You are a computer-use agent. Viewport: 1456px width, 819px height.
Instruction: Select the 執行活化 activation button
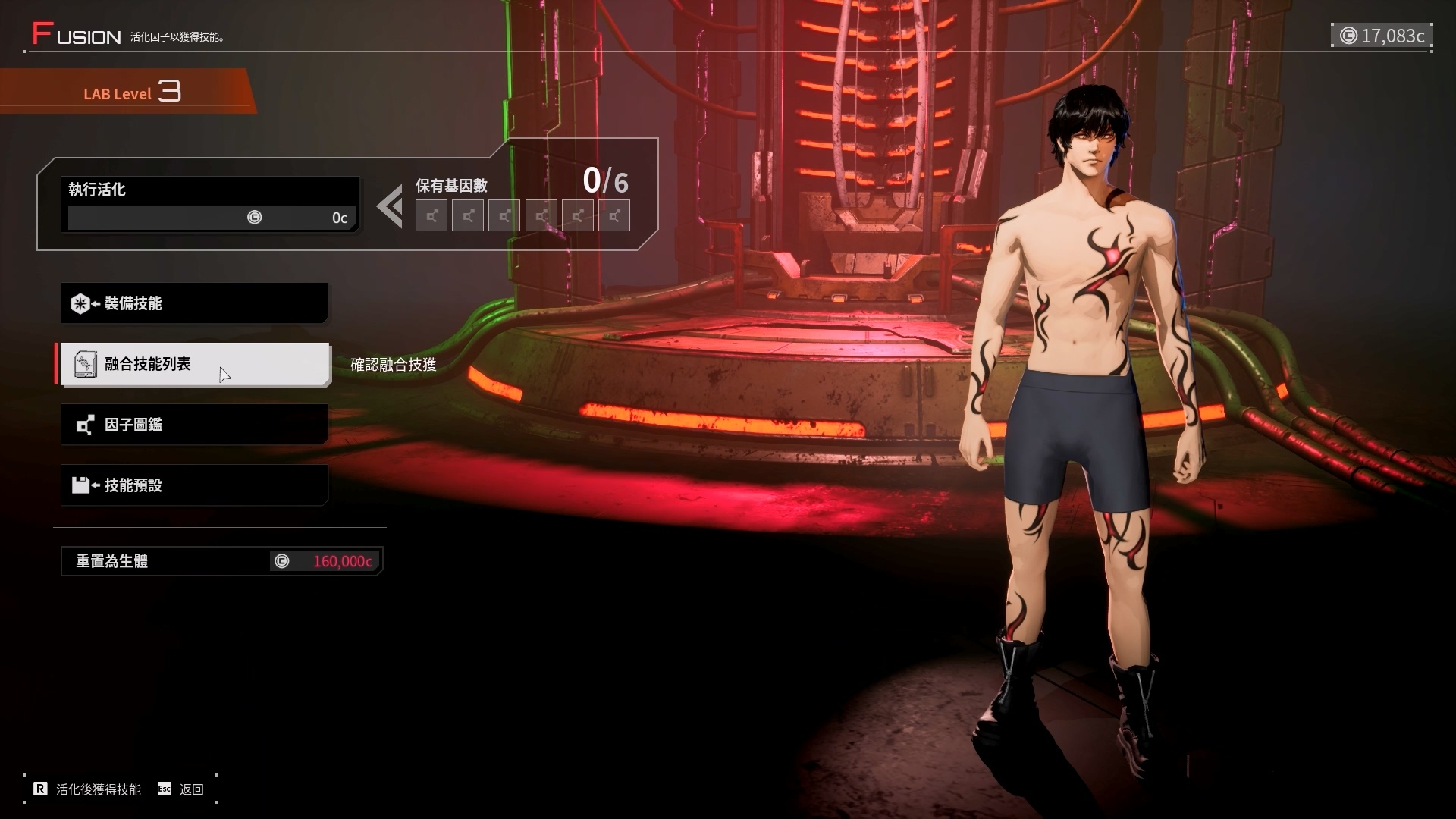coord(209,204)
